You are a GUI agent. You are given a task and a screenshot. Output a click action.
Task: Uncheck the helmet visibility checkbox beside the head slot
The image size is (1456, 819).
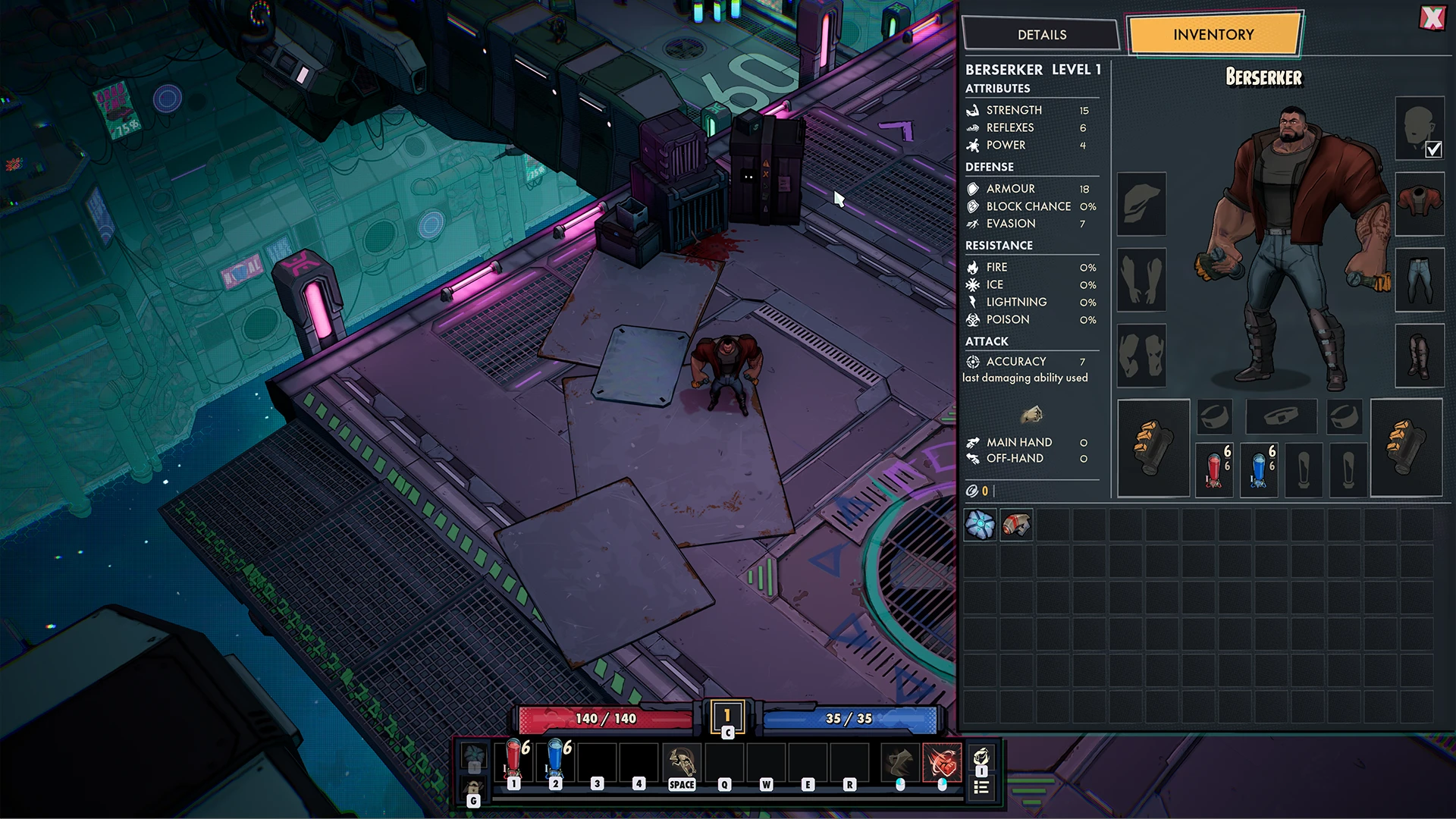coord(1432,150)
